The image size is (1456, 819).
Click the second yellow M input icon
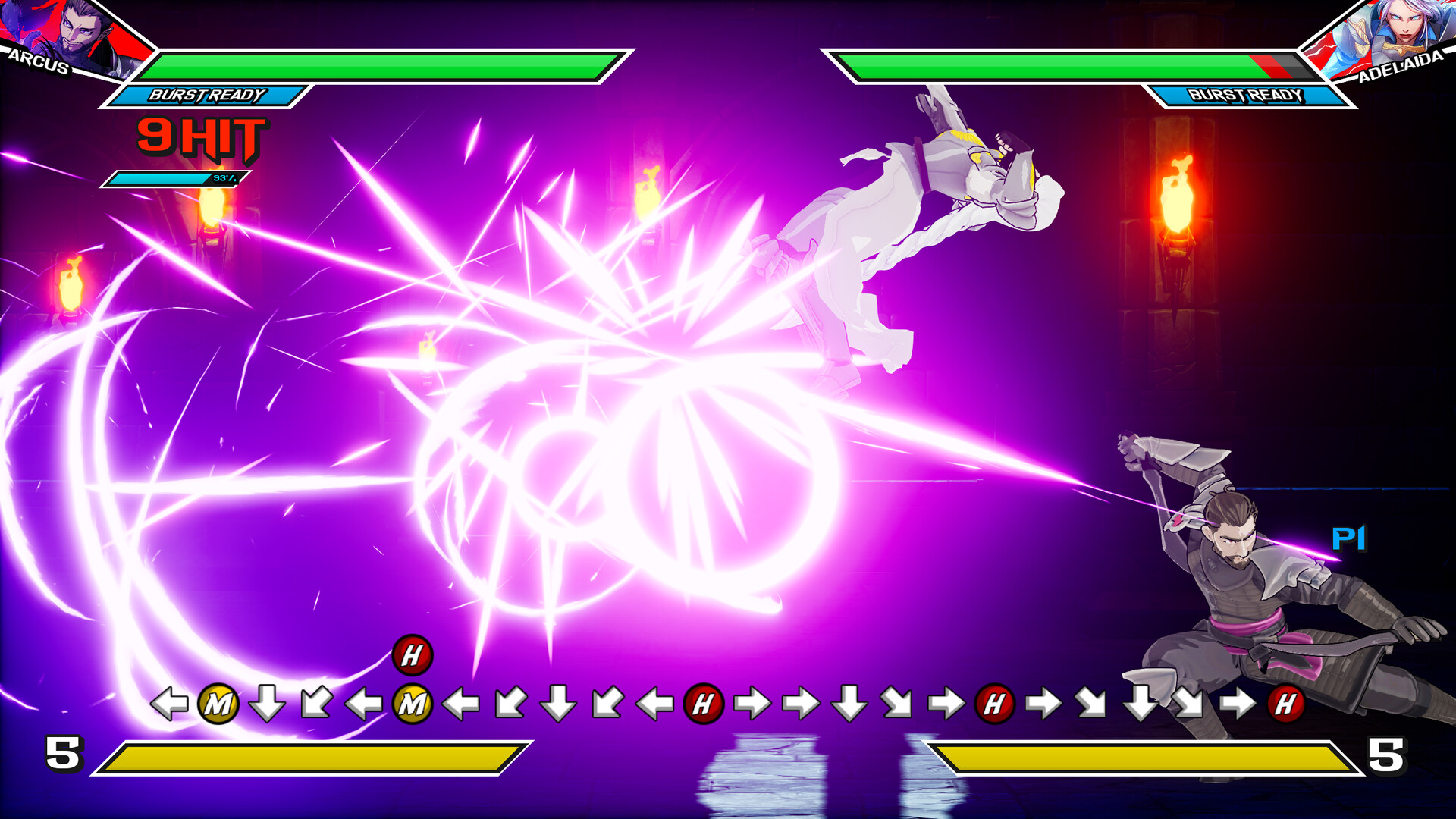click(x=413, y=704)
